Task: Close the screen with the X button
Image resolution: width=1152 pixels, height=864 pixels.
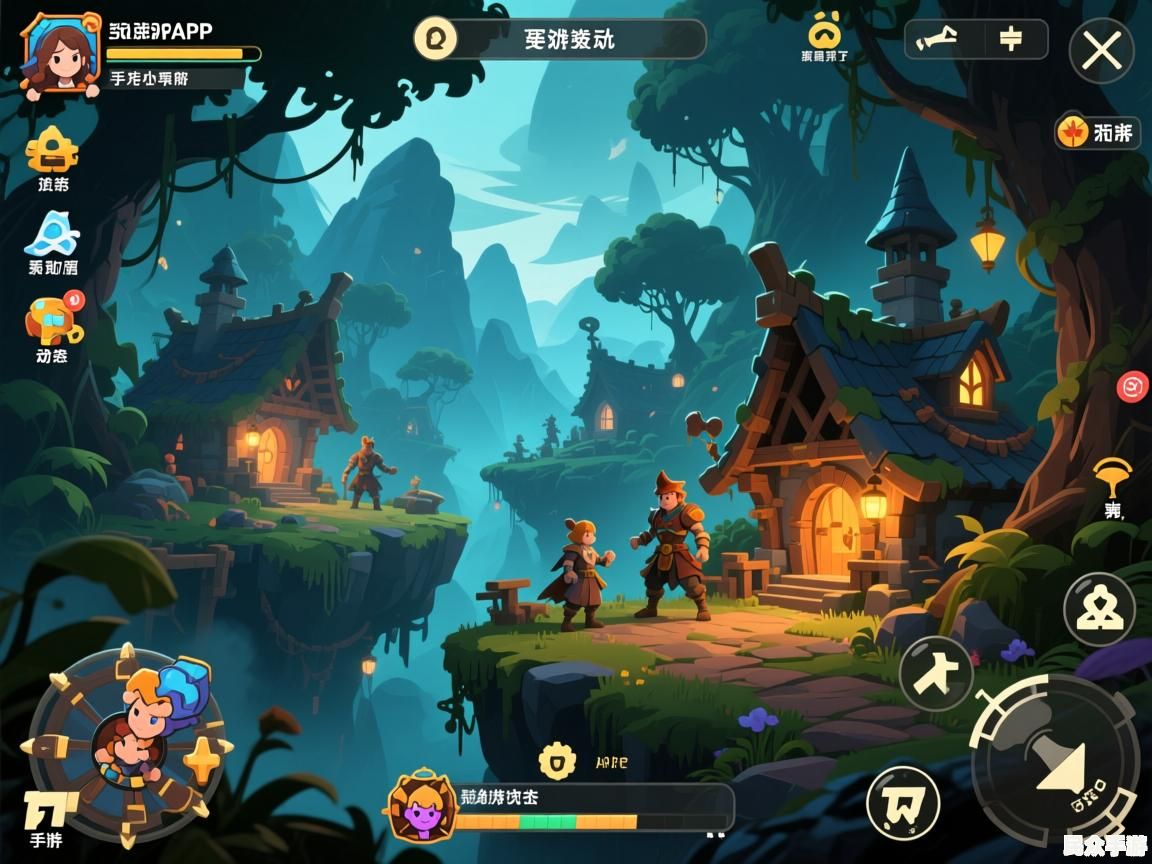Action: tap(1101, 50)
